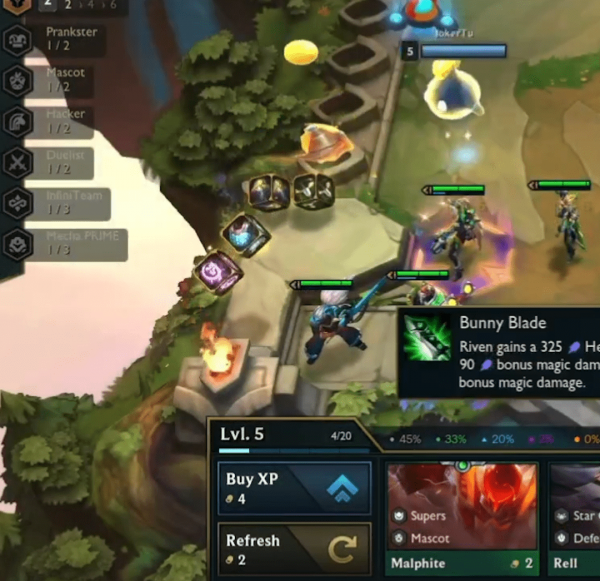
Task: Select the gold-and-purple item cube
Action: 269,191
